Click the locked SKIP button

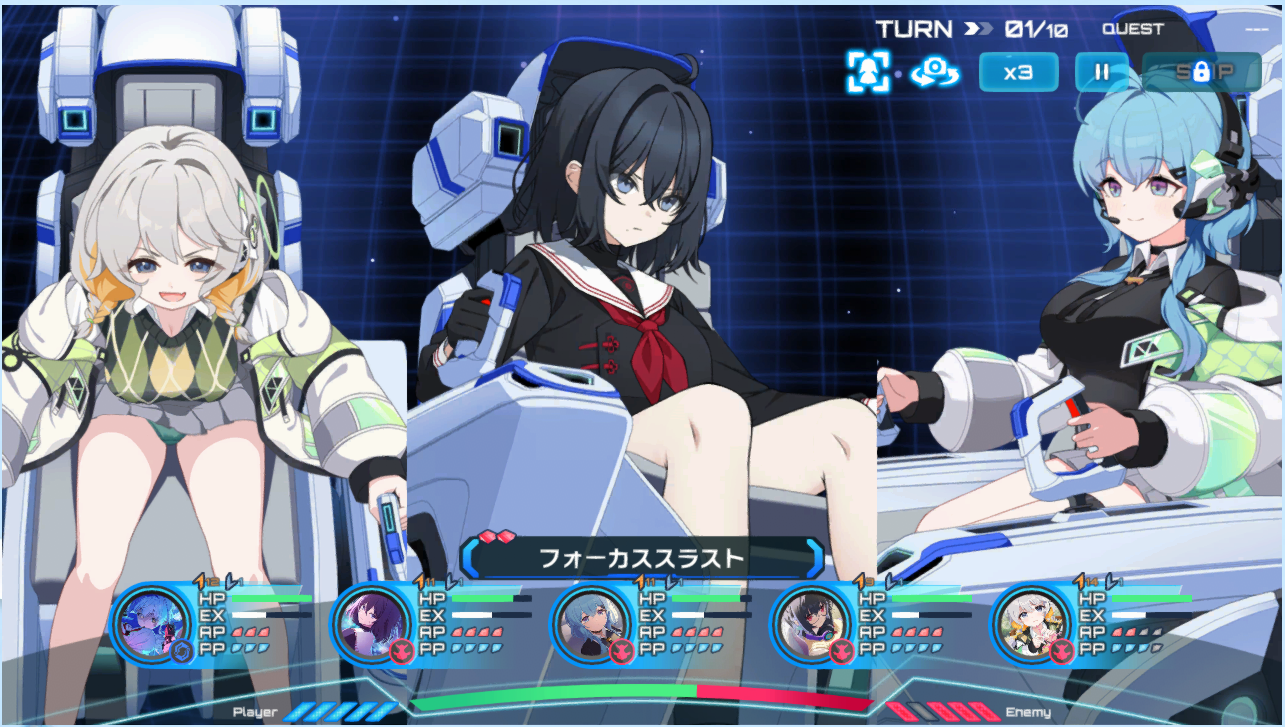pos(1201,72)
